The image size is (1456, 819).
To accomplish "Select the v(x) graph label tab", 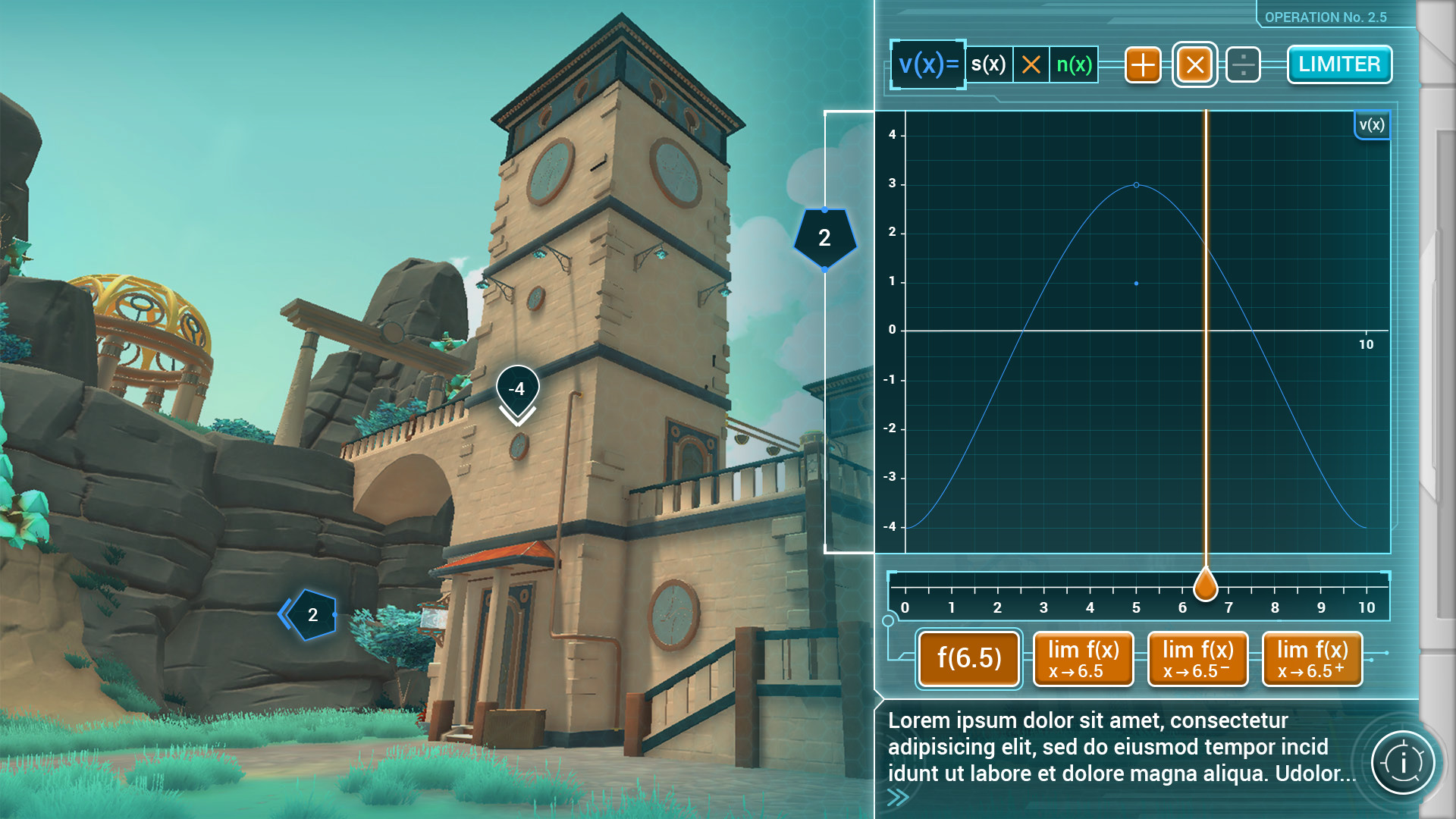I will [1372, 125].
